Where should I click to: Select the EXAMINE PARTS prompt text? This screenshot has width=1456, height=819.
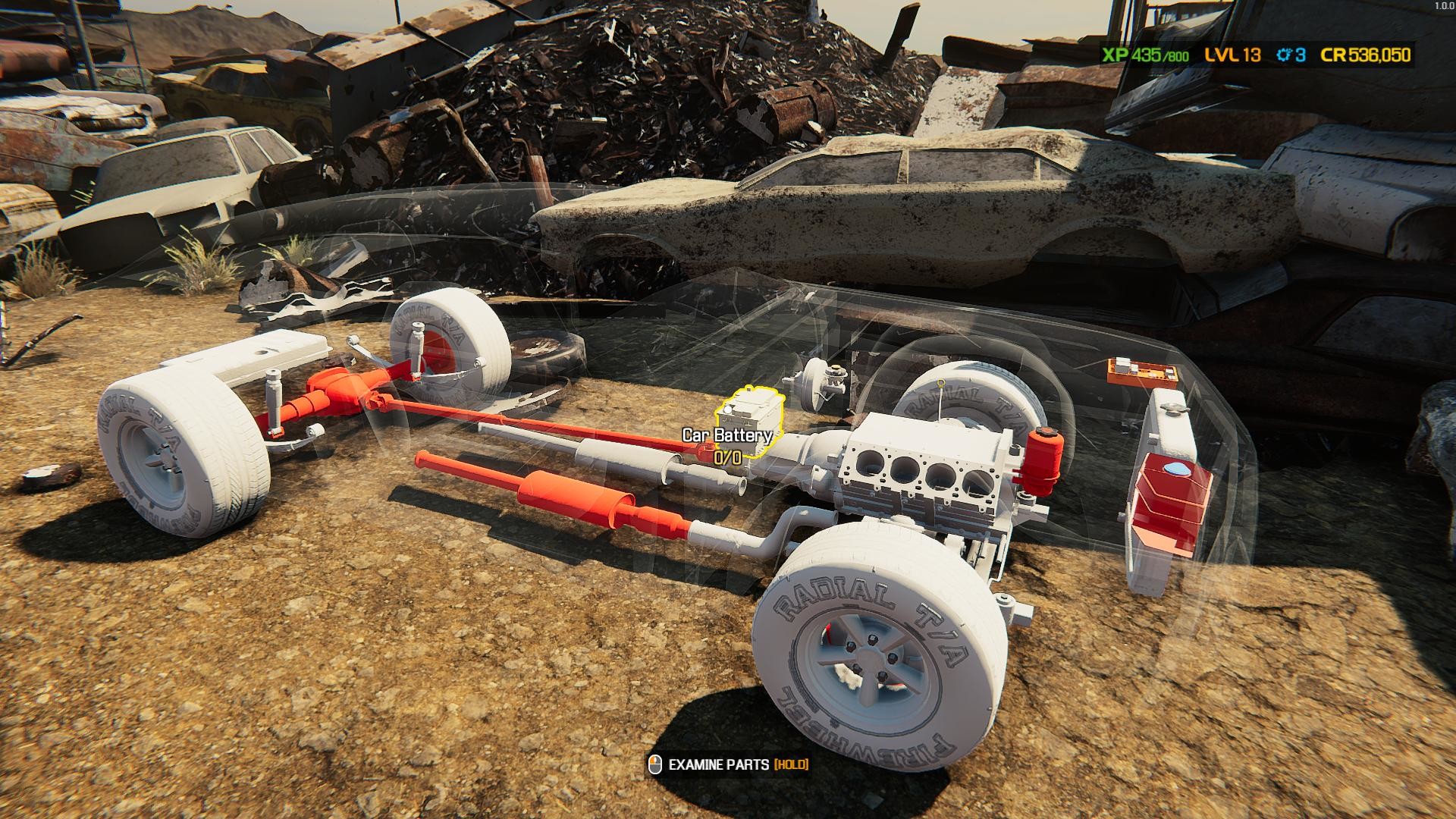(x=720, y=766)
